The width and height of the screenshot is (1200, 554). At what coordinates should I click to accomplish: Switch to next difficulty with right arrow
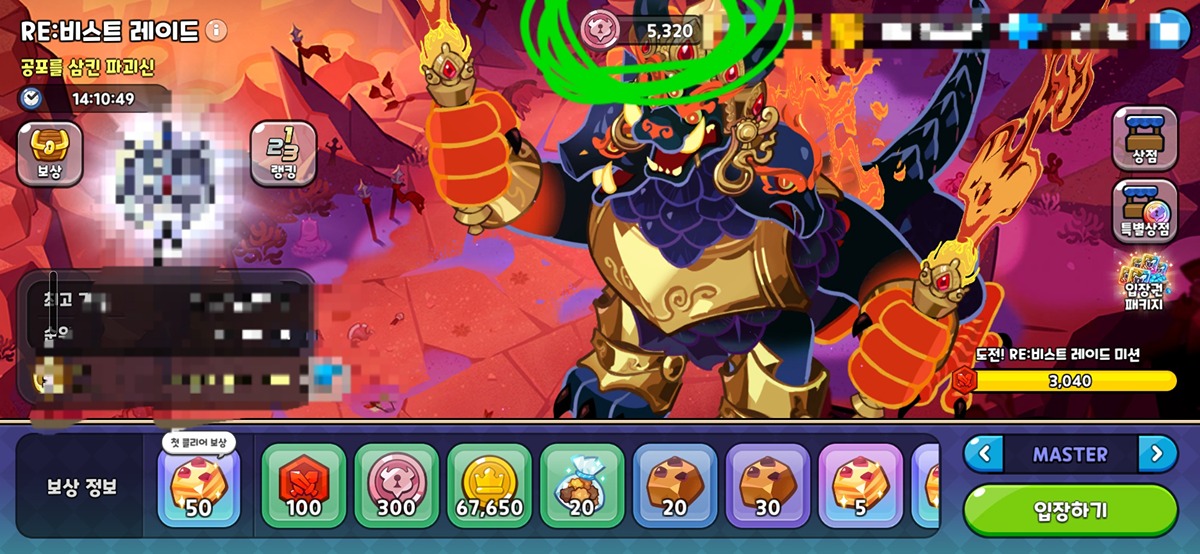tap(1157, 454)
